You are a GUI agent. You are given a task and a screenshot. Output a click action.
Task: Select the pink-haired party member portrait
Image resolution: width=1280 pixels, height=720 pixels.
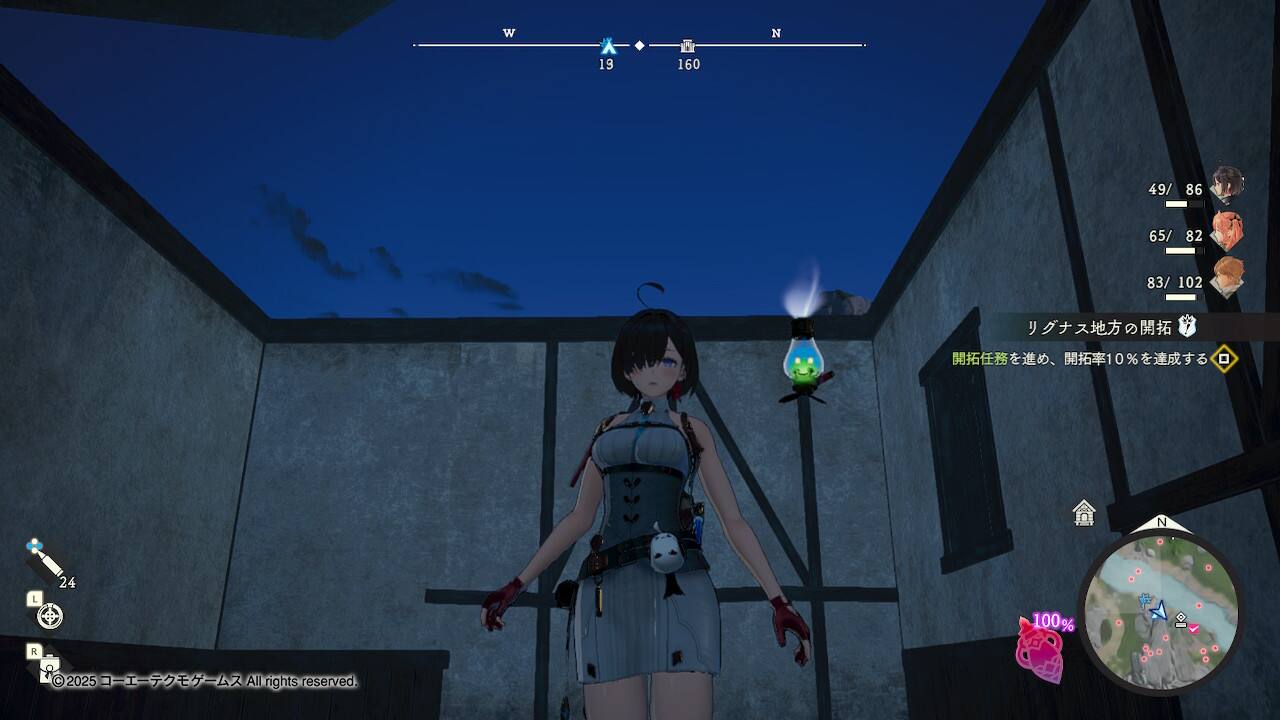[1226, 231]
